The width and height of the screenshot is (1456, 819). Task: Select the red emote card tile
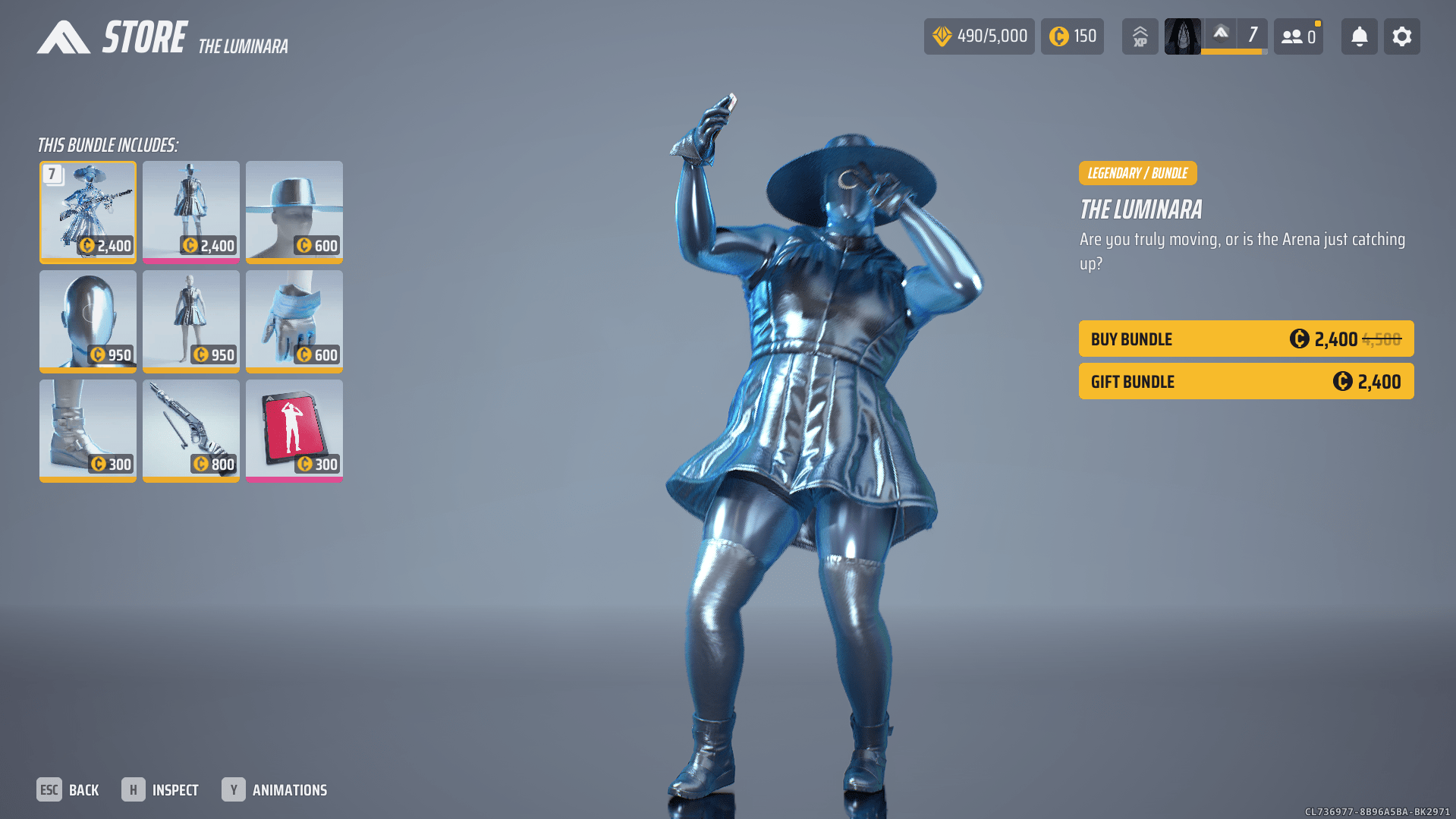click(x=294, y=430)
